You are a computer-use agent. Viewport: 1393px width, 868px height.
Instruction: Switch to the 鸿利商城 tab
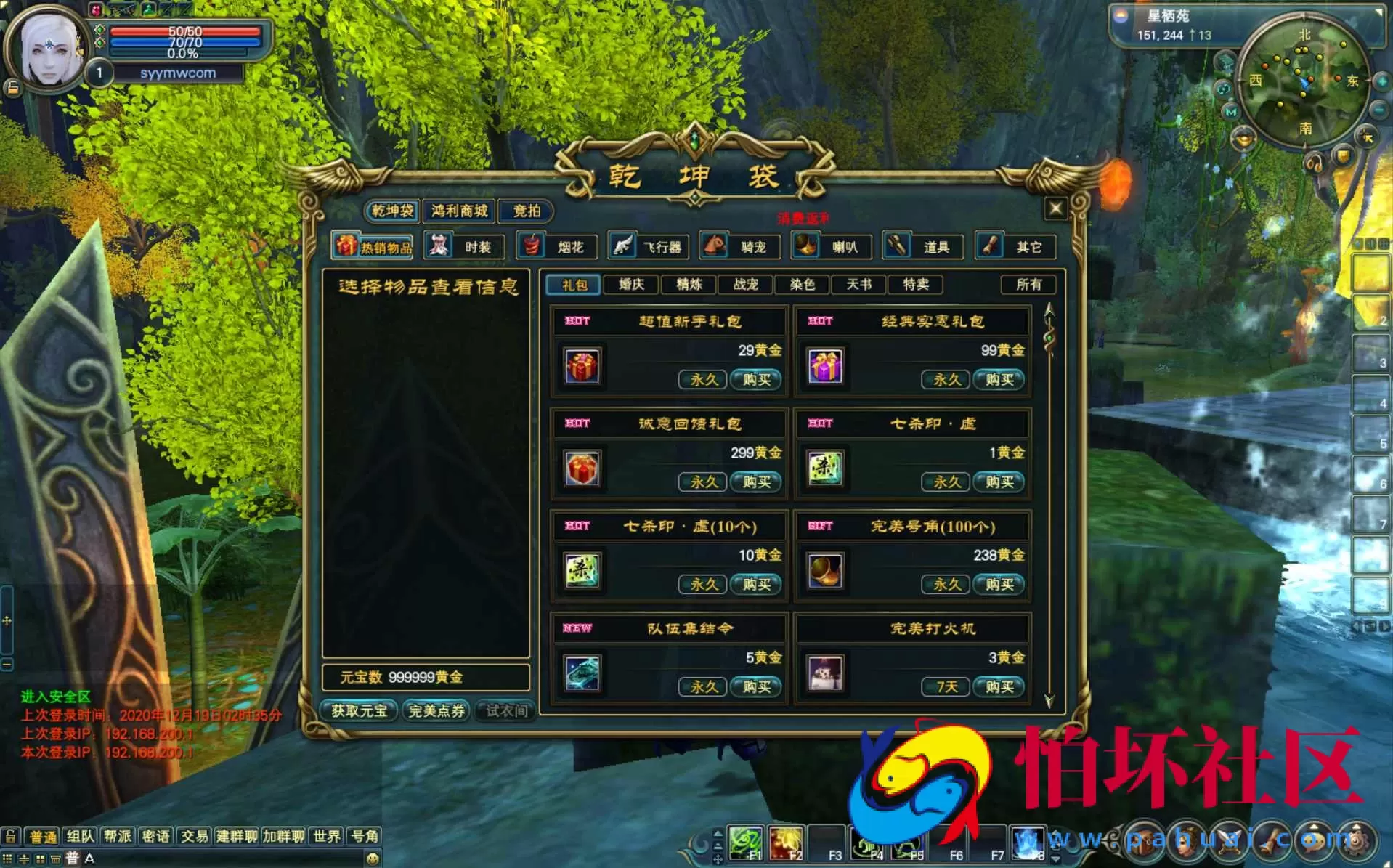coord(458,212)
